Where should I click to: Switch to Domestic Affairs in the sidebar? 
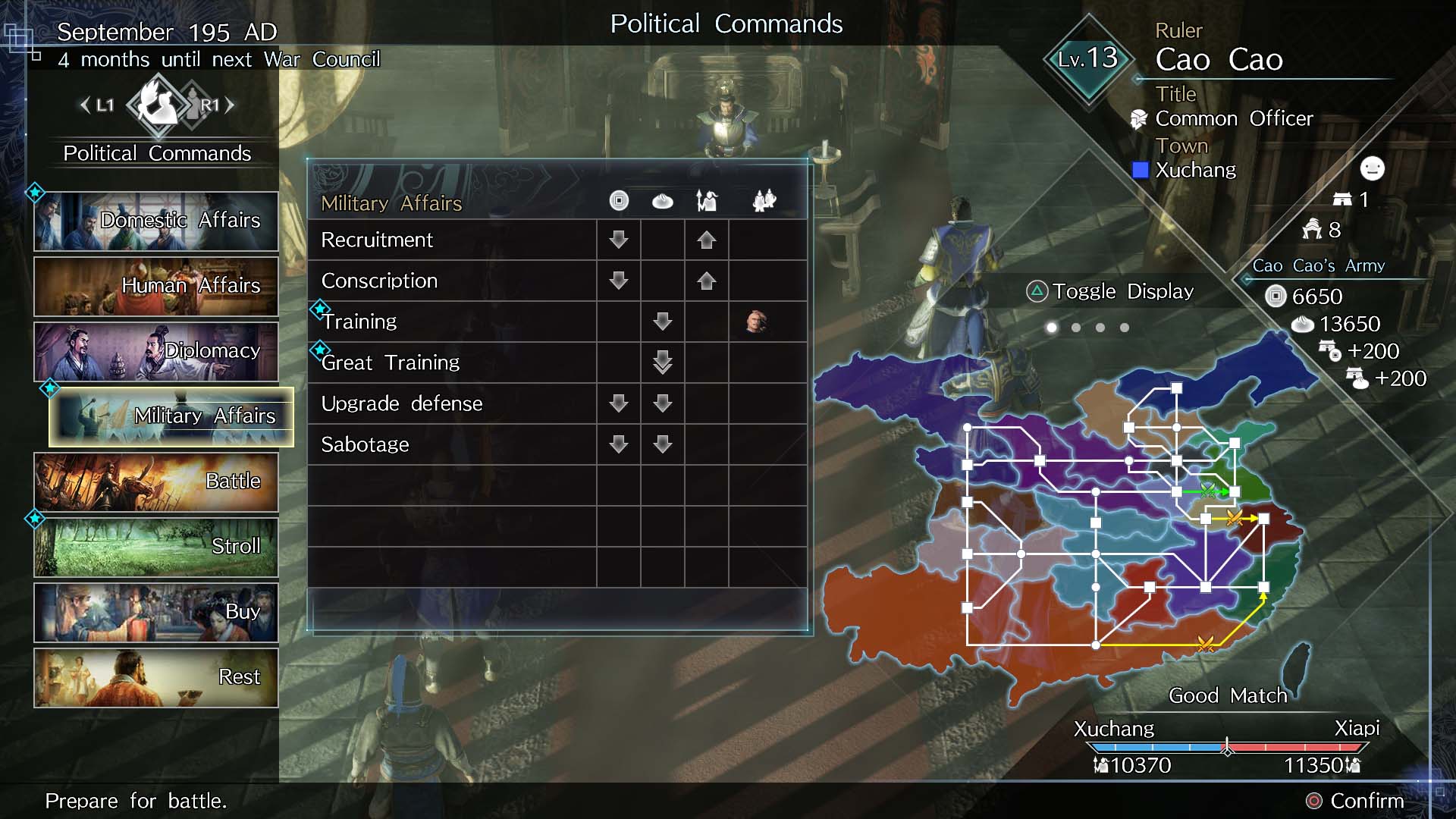tap(156, 220)
